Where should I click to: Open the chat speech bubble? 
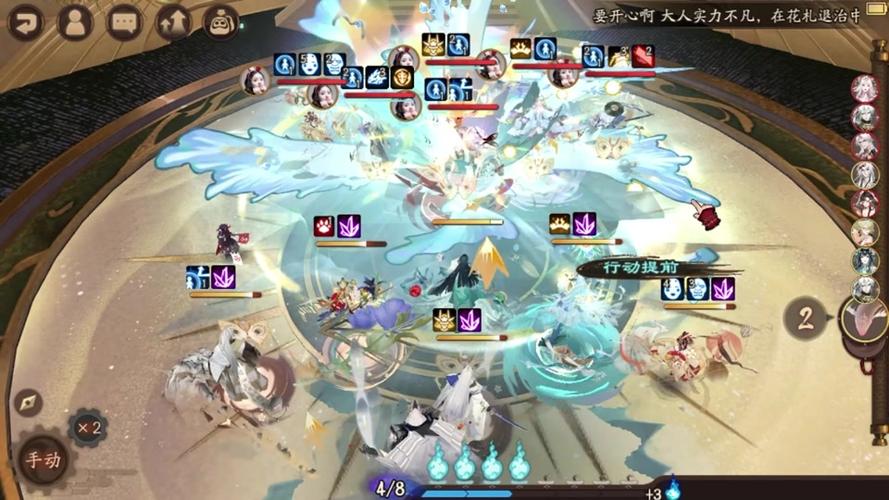click(x=124, y=21)
